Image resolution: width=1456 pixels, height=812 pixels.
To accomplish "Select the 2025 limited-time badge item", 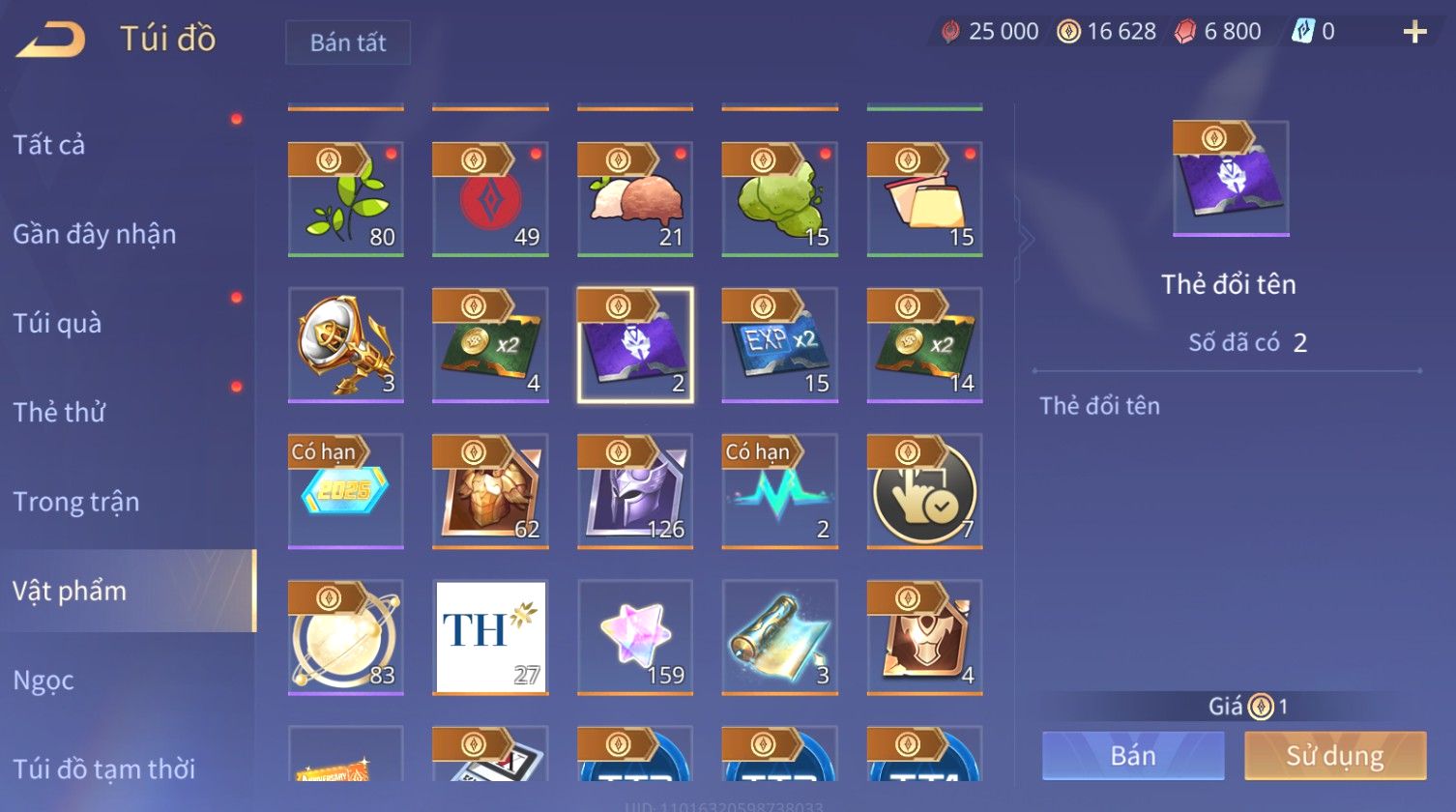I will (x=345, y=491).
